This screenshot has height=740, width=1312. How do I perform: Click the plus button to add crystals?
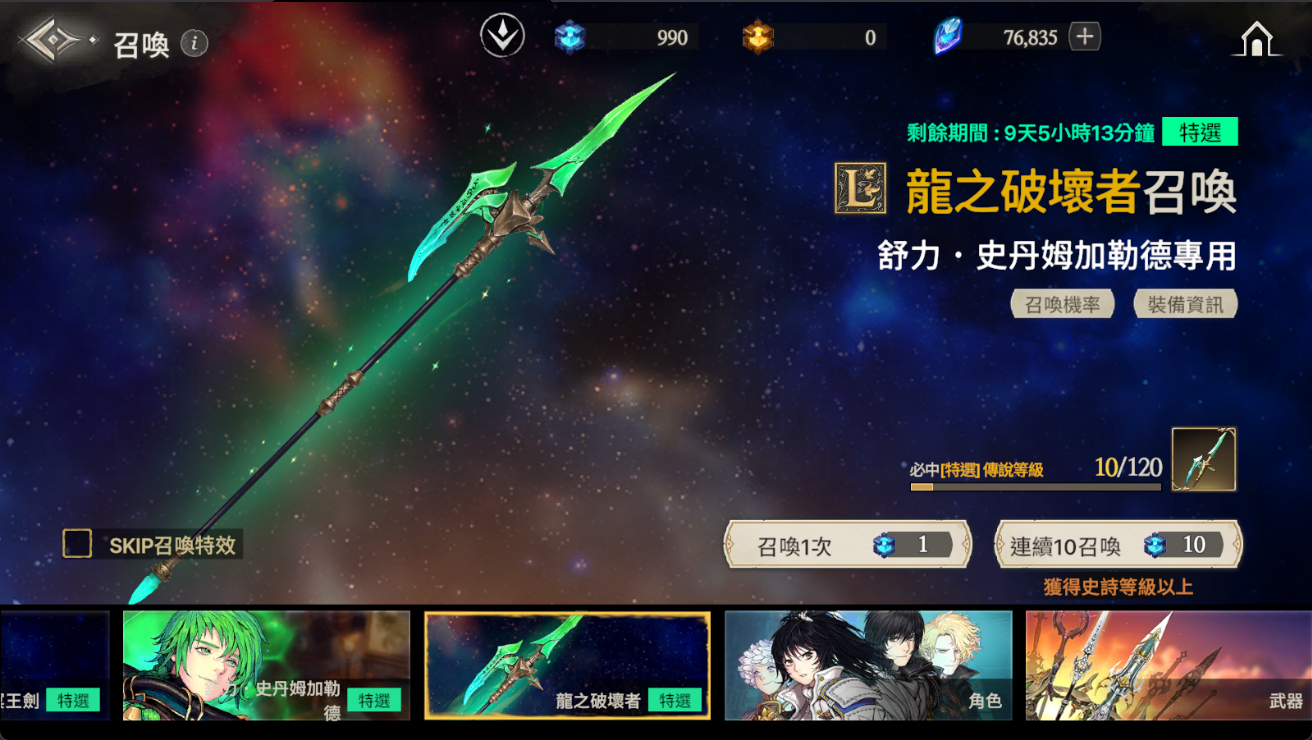1085,38
